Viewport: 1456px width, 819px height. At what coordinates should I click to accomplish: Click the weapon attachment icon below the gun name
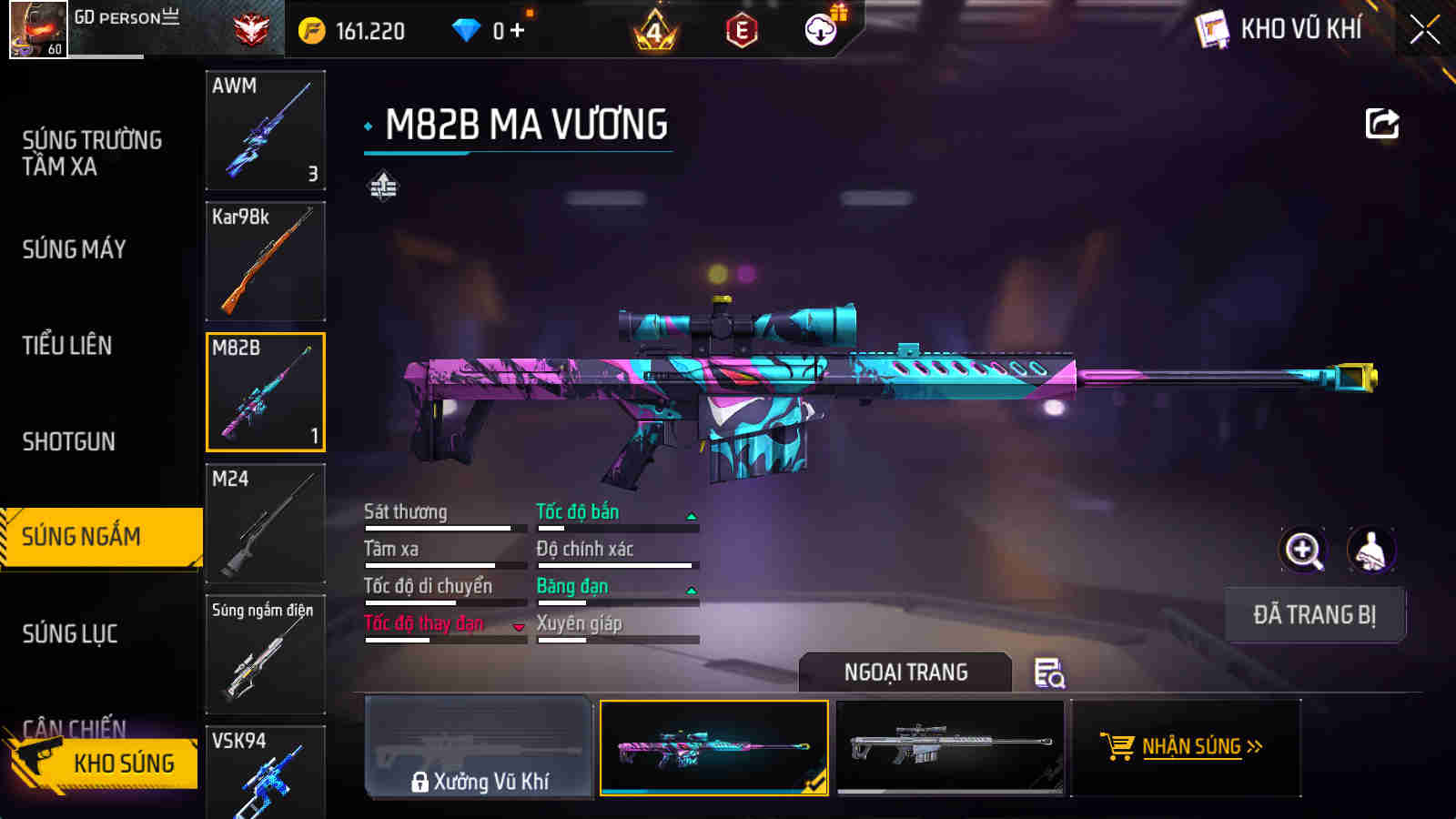click(382, 188)
